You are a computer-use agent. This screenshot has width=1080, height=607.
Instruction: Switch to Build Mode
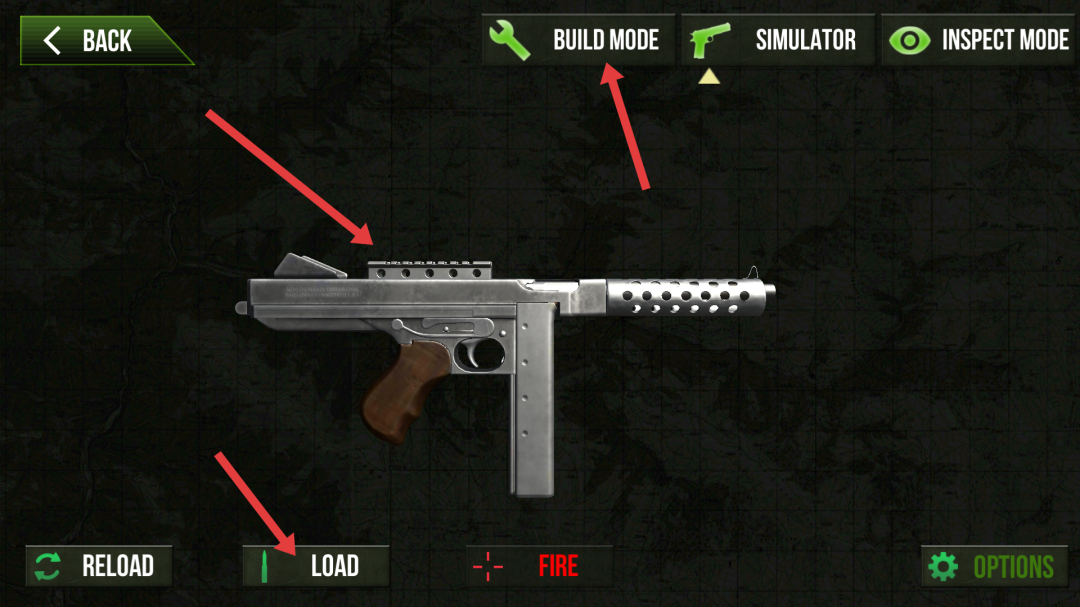tap(578, 40)
